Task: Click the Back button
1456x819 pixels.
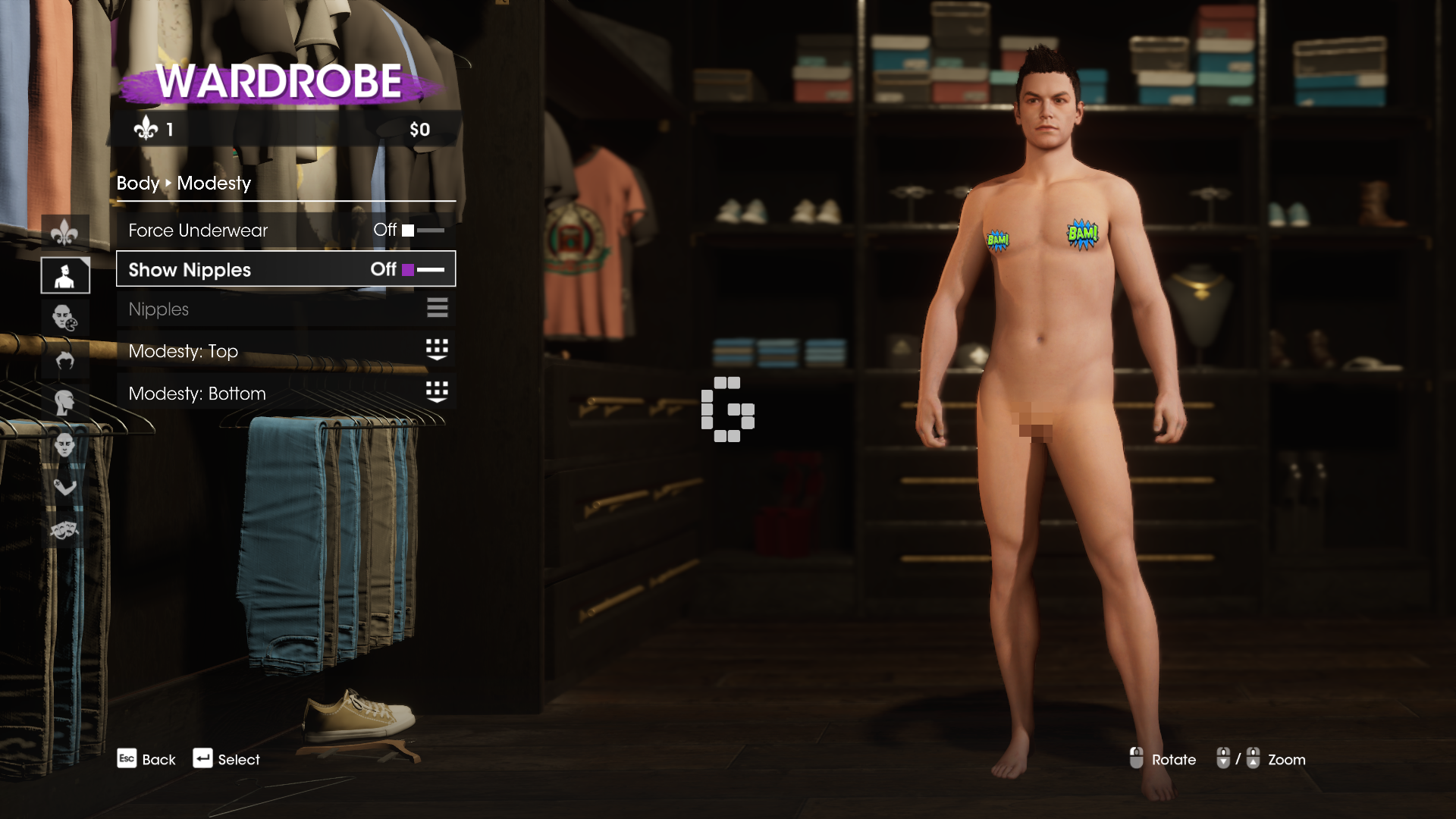Action: tap(146, 759)
